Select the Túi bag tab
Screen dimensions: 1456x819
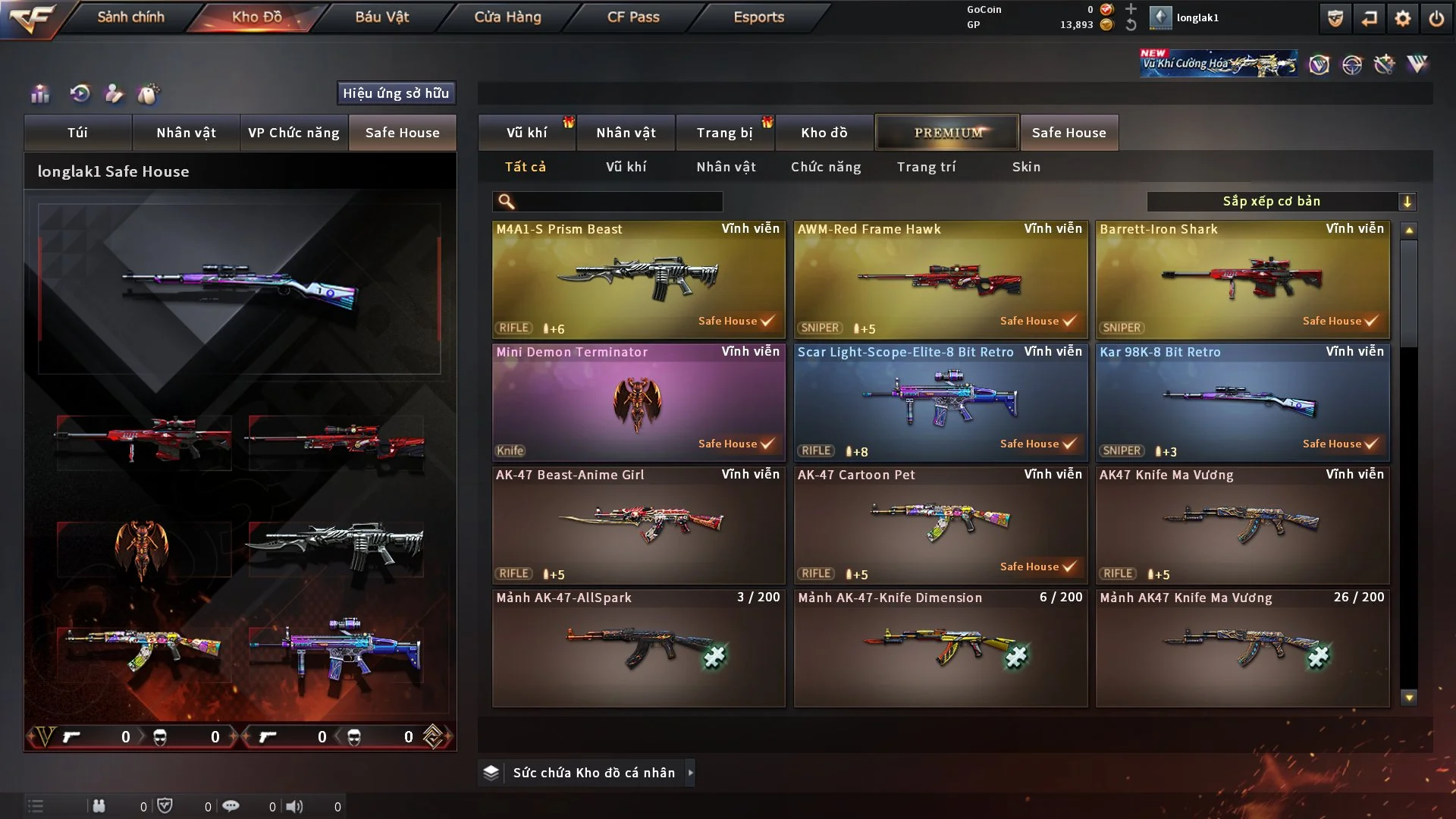point(77,133)
